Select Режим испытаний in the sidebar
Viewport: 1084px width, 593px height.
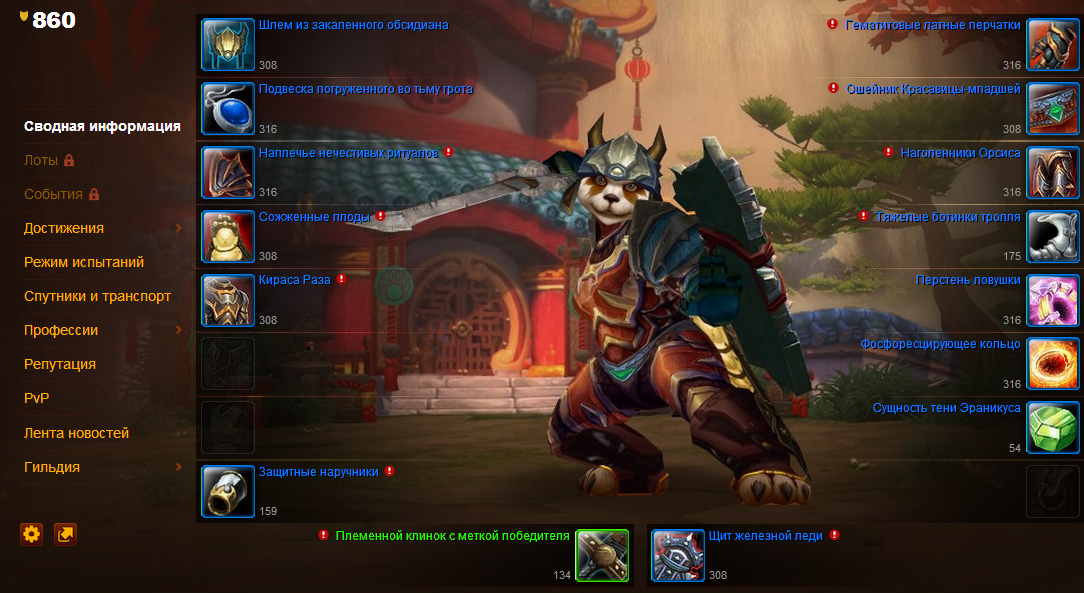[x=84, y=262]
